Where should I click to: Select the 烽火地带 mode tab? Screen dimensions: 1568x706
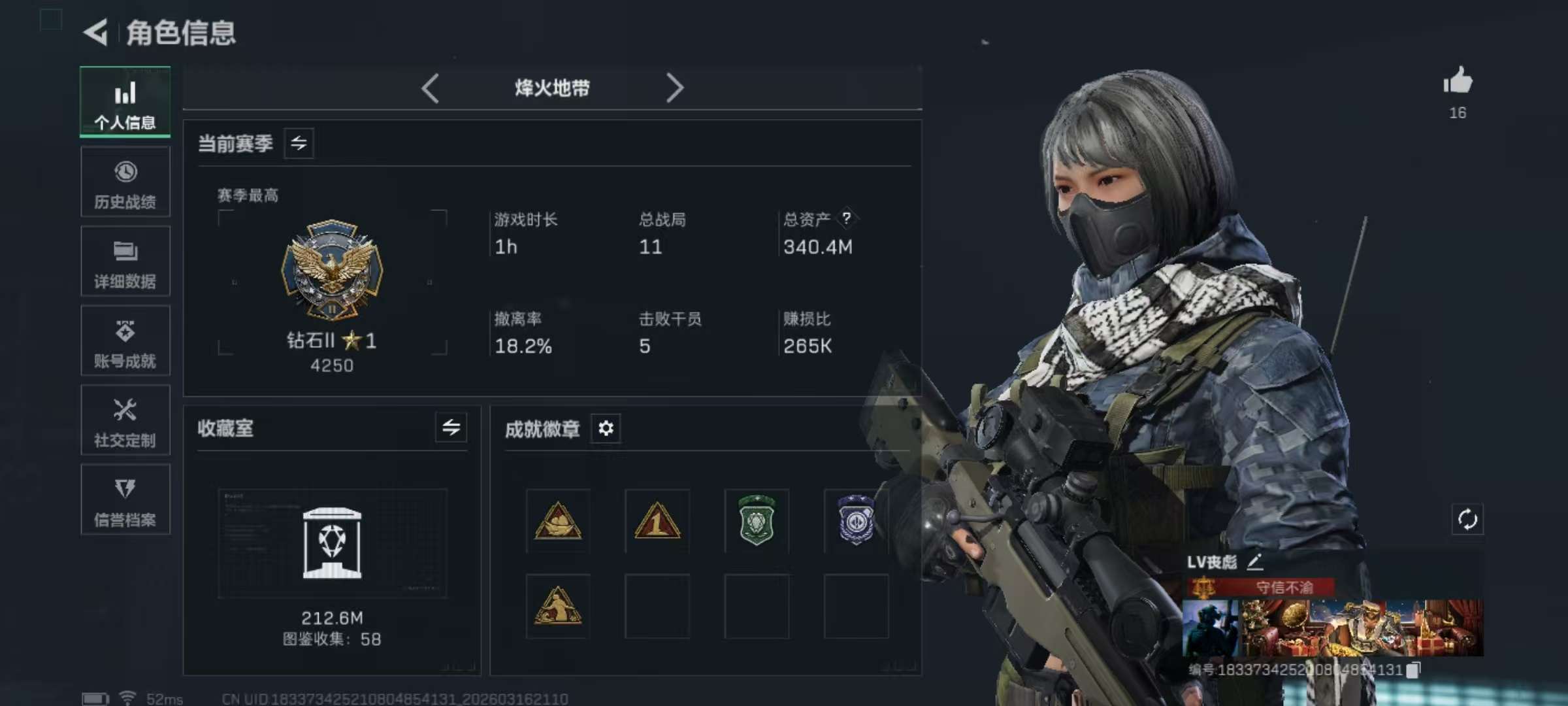pyautogui.click(x=552, y=88)
